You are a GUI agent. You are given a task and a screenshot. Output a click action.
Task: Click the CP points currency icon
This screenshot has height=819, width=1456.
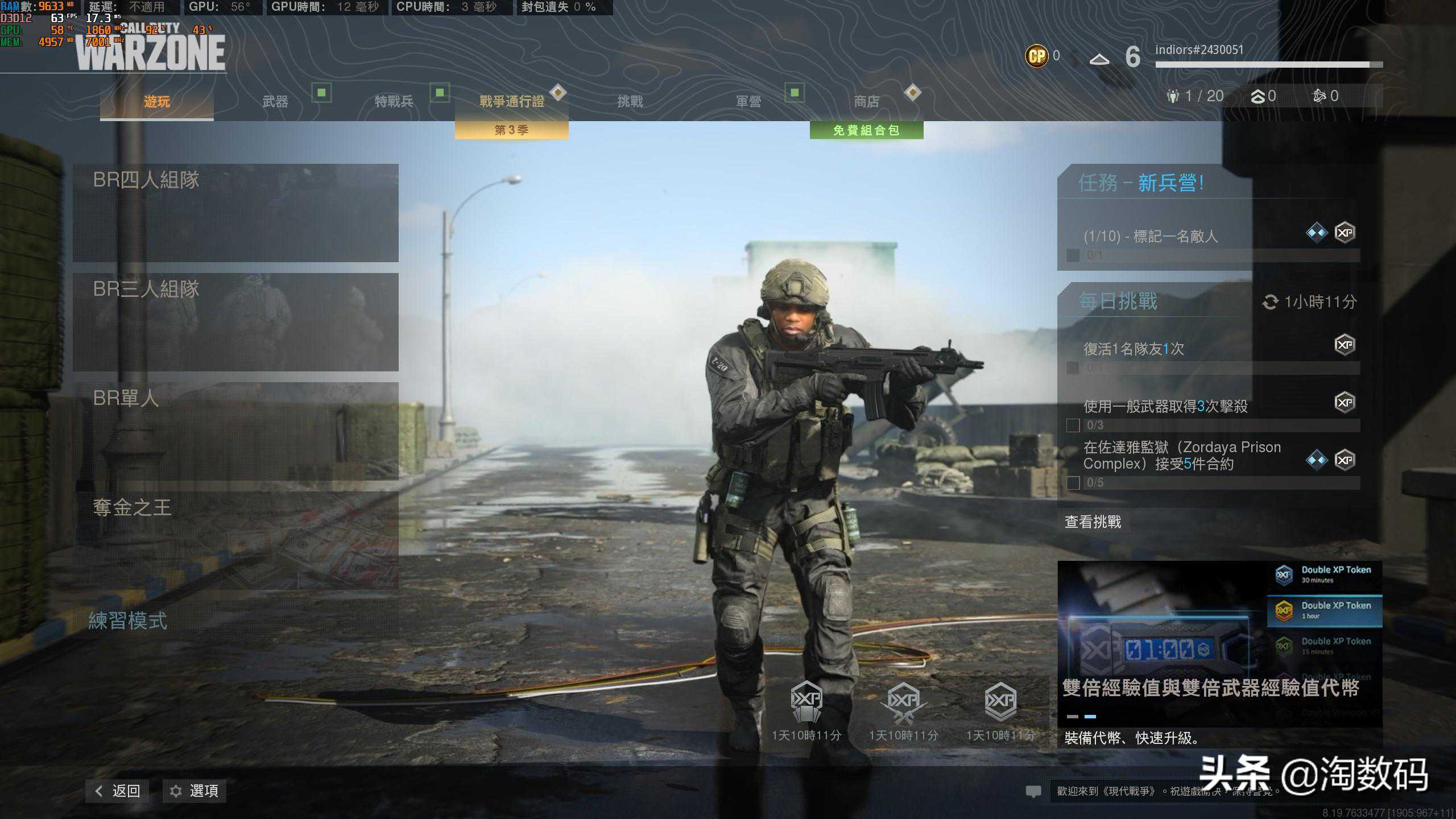tap(1036, 56)
